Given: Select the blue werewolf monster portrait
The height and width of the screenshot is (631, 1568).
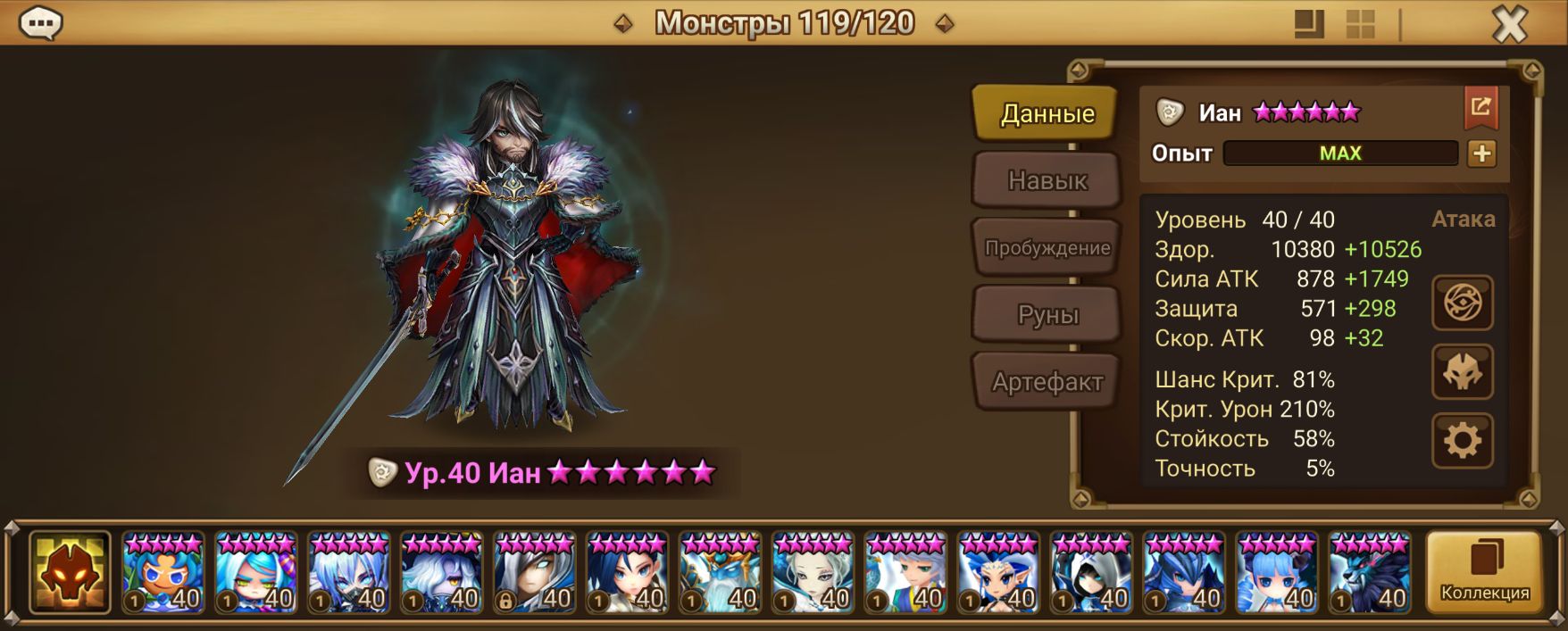Looking at the screenshot, I should 1370,572.
